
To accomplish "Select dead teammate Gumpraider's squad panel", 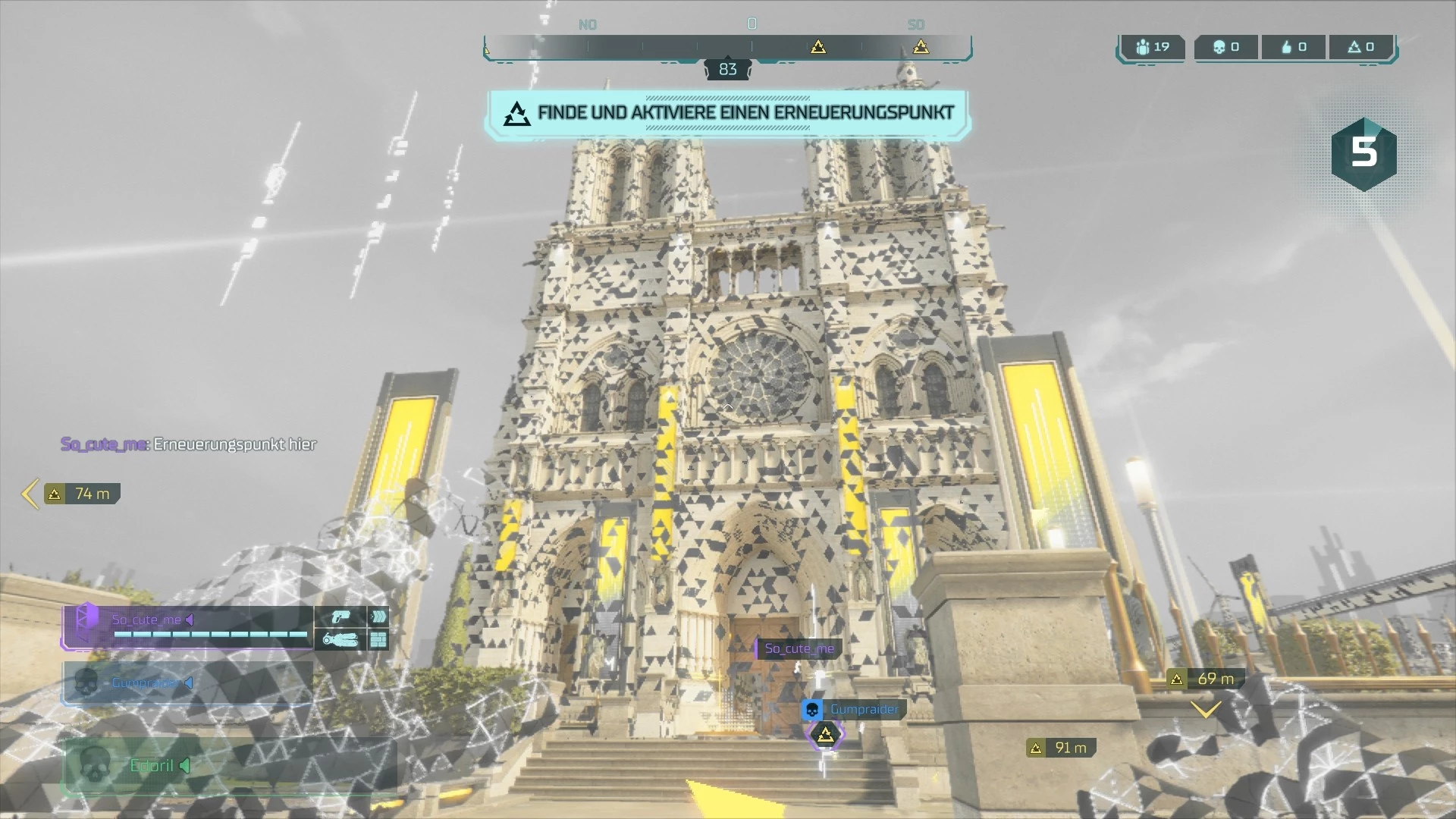I will point(187,682).
